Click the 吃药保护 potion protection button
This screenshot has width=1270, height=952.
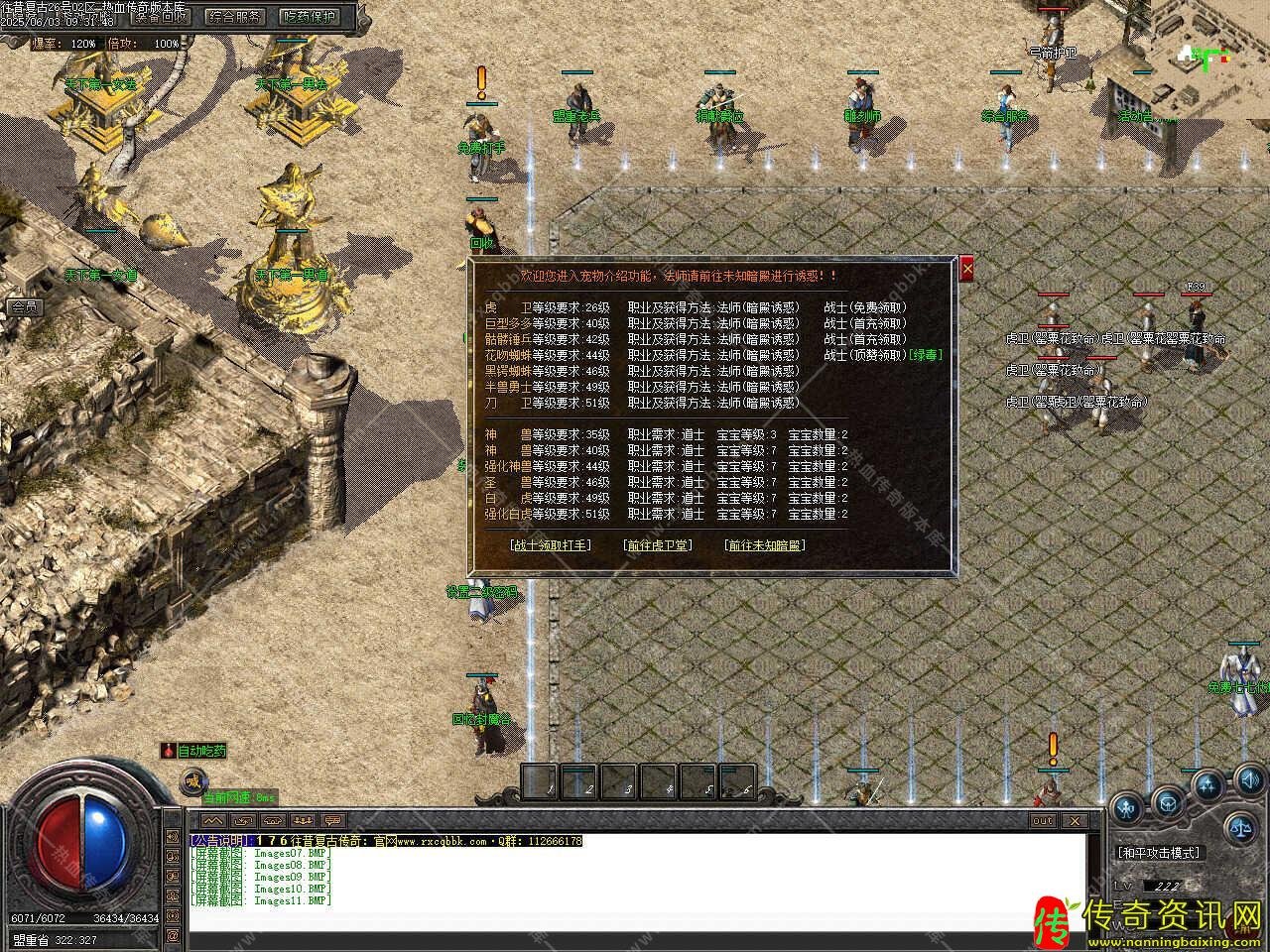[x=309, y=16]
